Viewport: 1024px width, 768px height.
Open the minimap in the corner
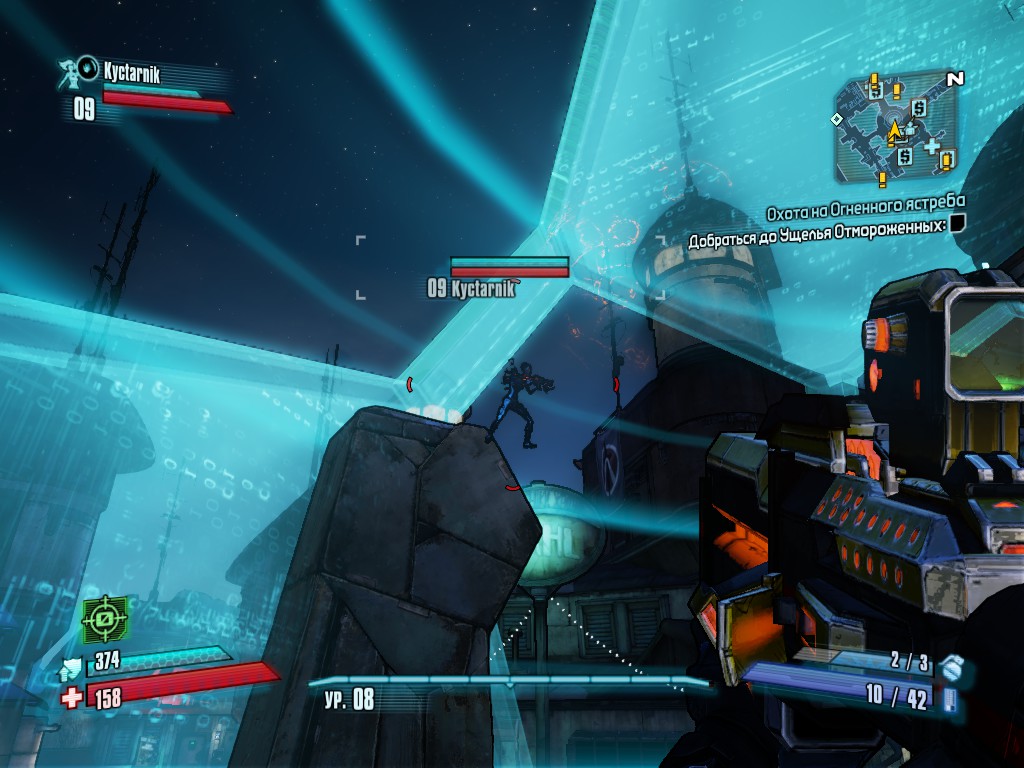tap(896, 128)
